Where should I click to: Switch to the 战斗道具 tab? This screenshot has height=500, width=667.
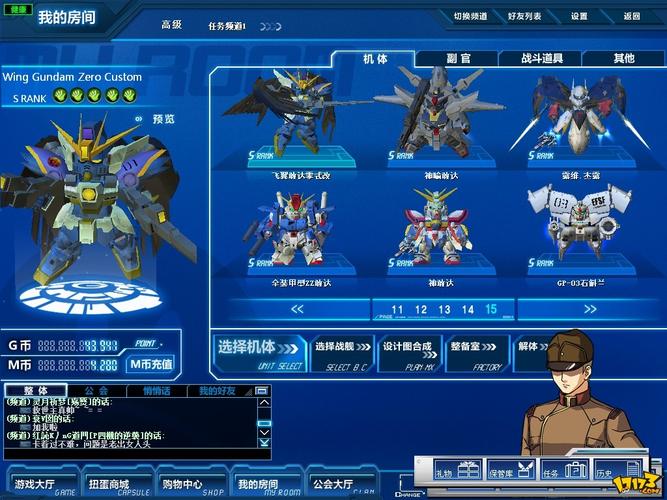tap(542, 59)
